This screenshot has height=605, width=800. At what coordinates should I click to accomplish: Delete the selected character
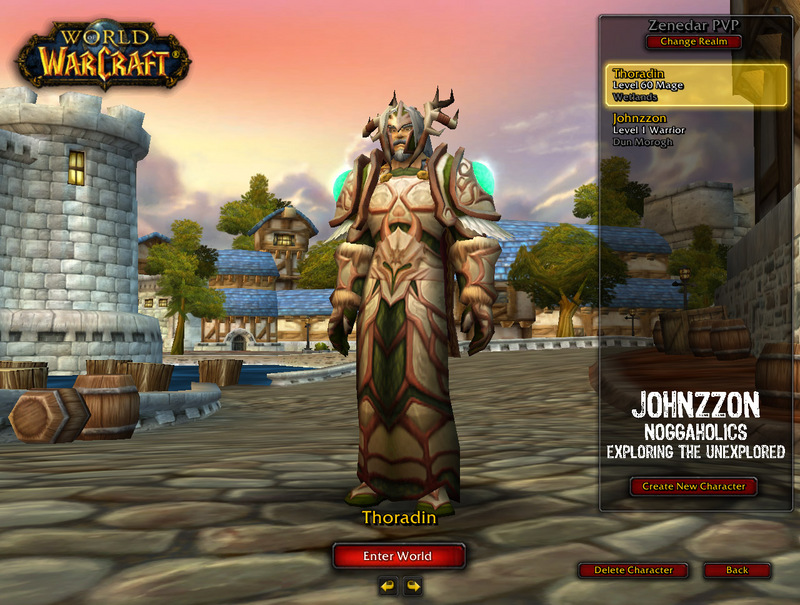pyautogui.click(x=633, y=570)
